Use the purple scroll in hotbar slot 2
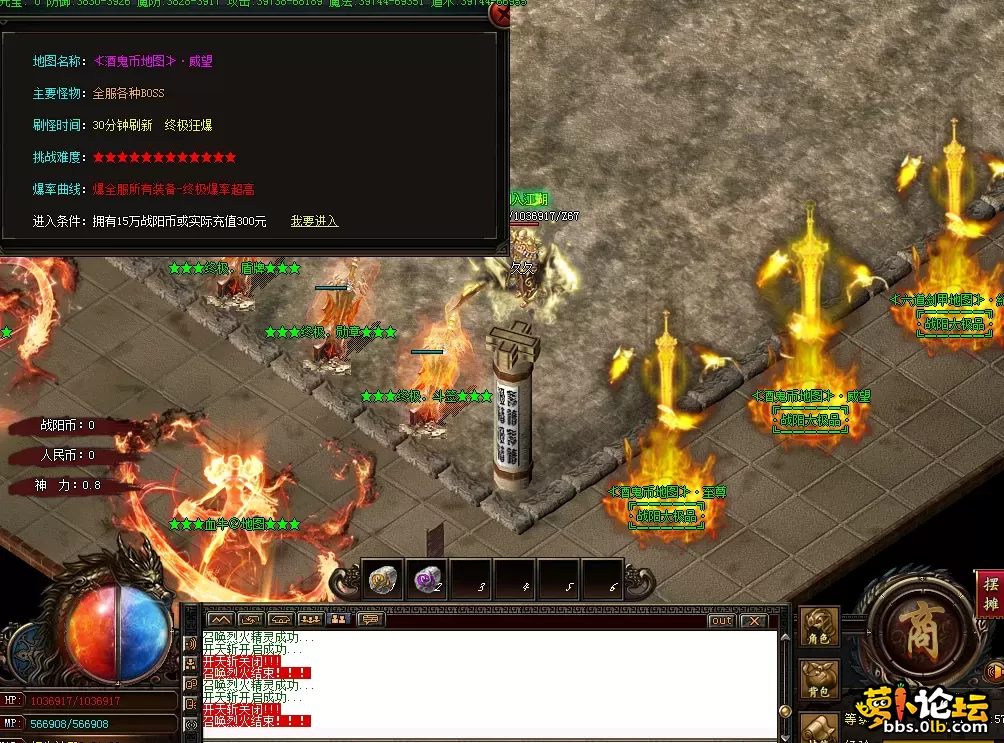This screenshot has width=1004, height=743. pyautogui.click(x=427, y=579)
